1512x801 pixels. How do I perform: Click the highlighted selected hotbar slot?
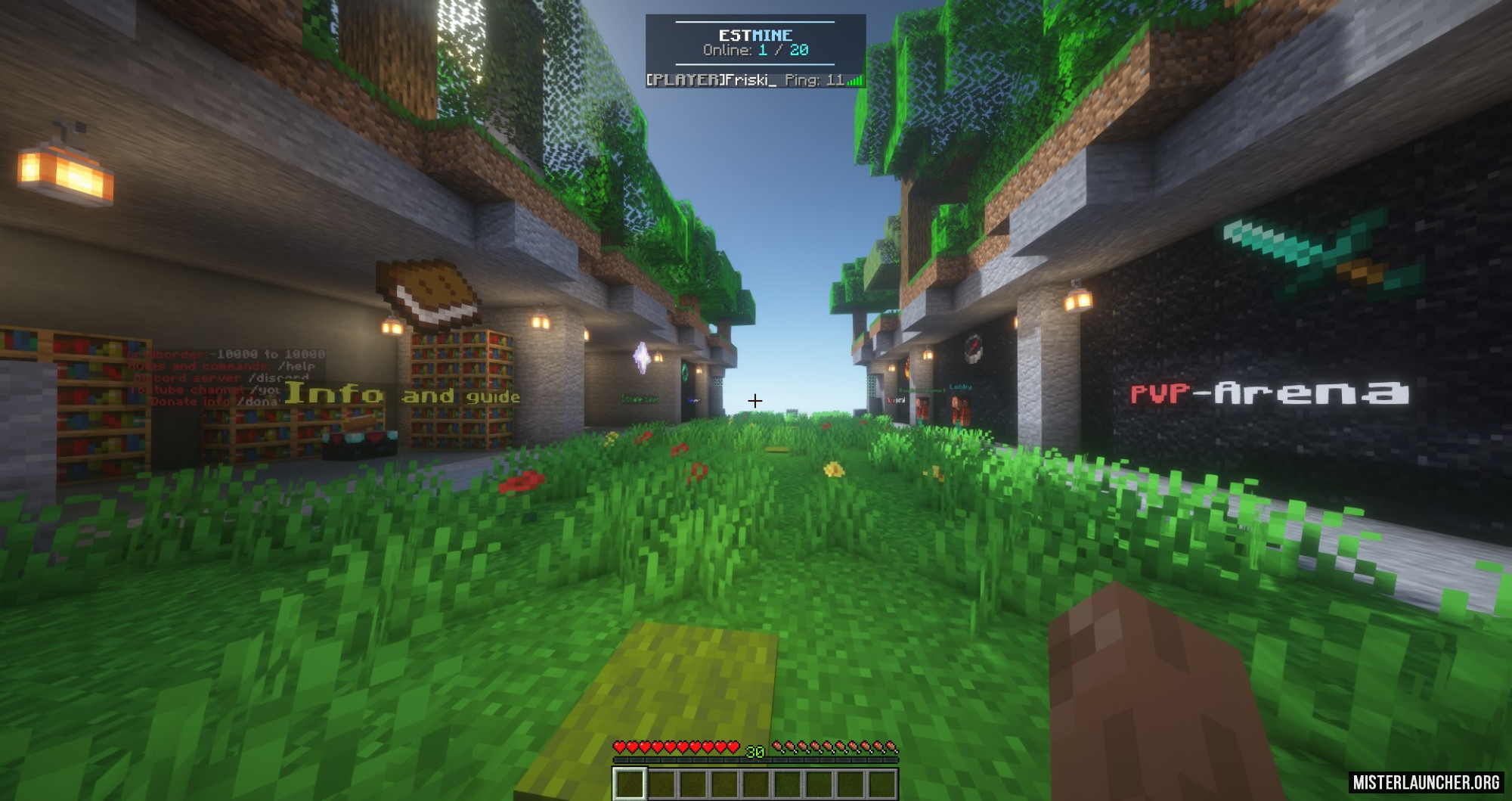(629, 784)
